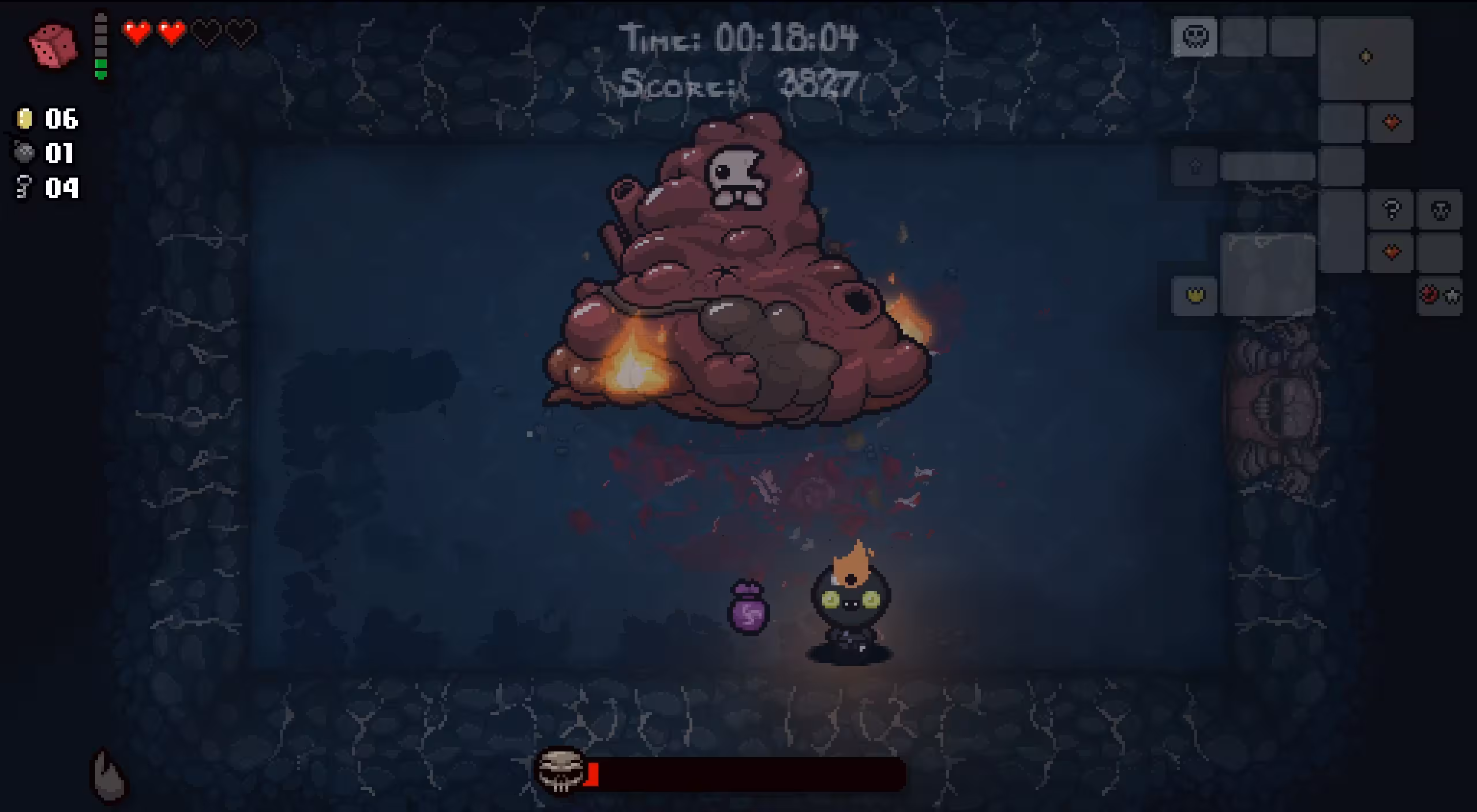Toggle the third empty heart container

click(x=206, y=32)
